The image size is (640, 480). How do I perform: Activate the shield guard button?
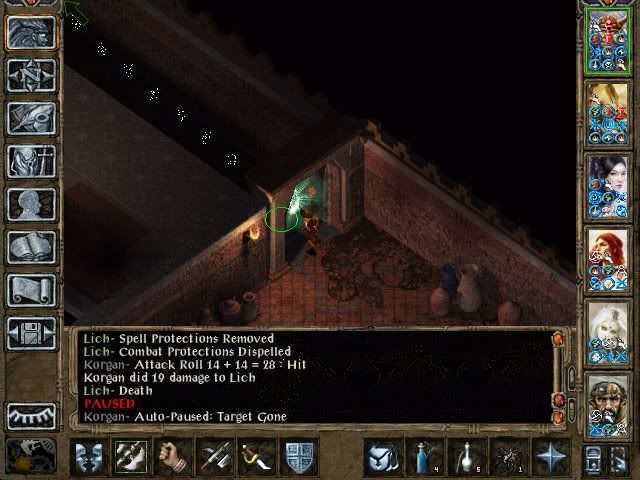click(301, 456)
